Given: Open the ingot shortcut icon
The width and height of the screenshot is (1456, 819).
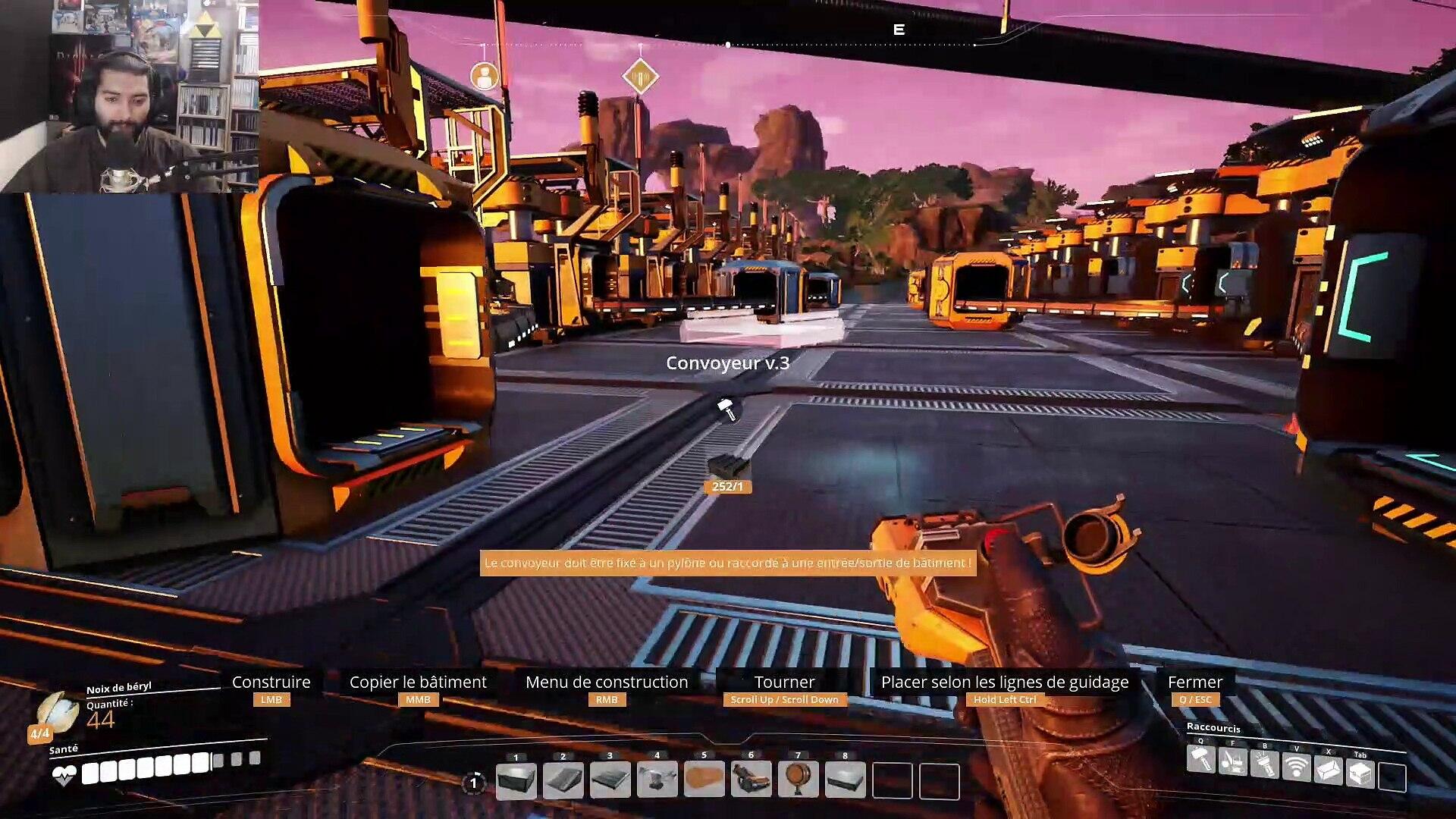Looking at the screenshot, I should pyautogui.click(x=1329, y=770).
